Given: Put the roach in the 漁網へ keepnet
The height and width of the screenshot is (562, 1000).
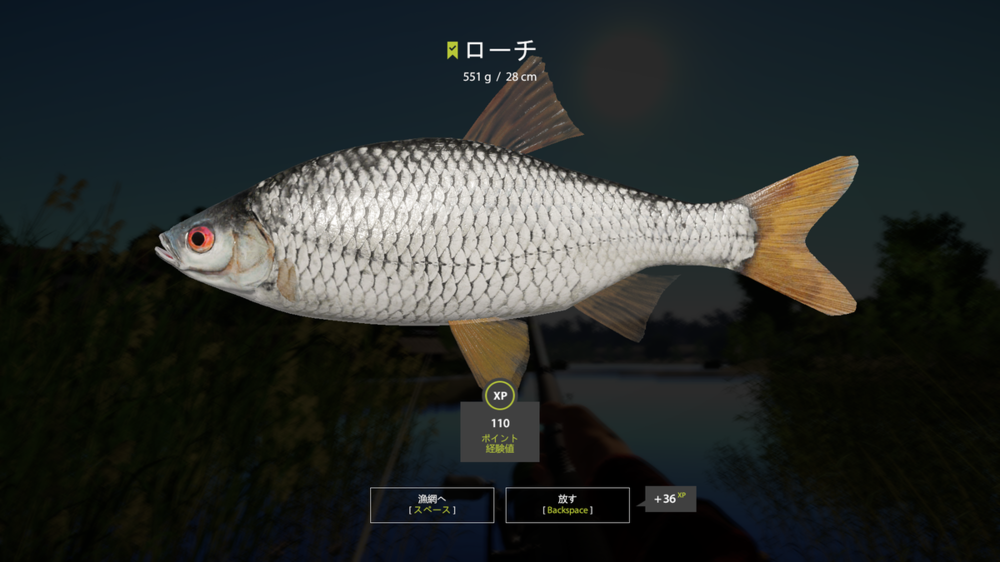Looking at the screenshot, I should tap(432, 504).
